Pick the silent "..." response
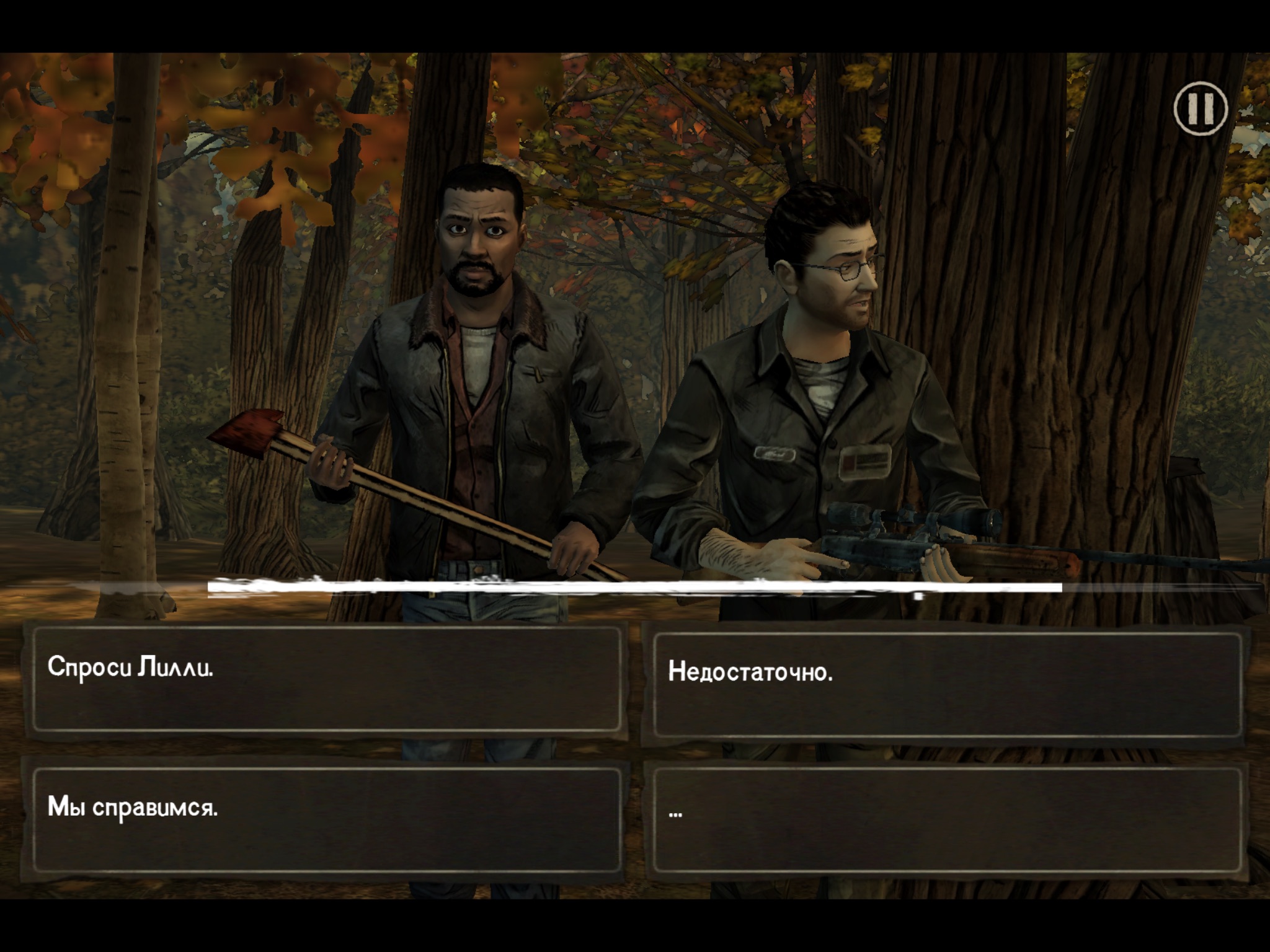 946,819
